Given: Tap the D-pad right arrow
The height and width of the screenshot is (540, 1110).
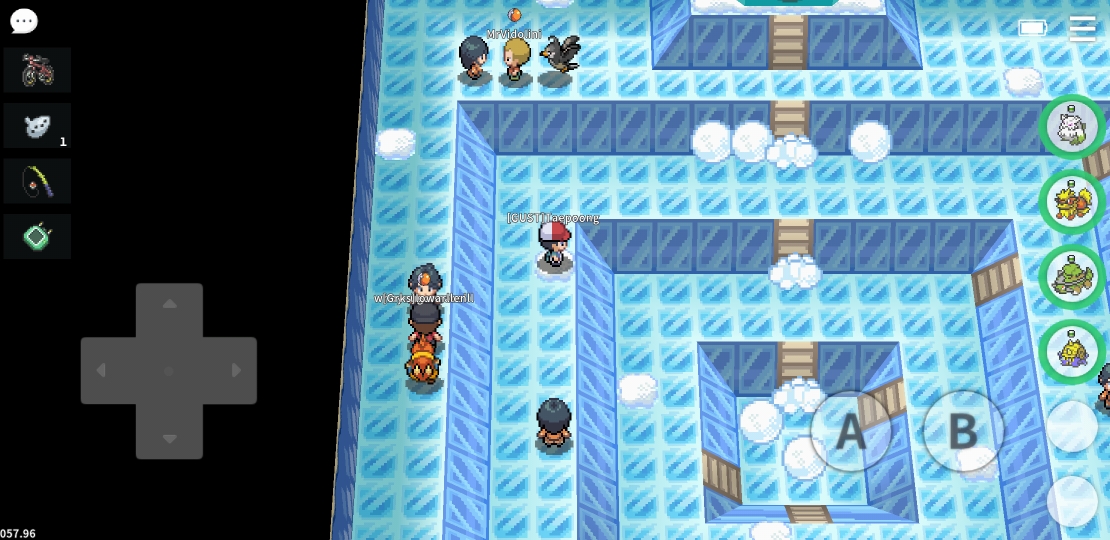Looking at the screenshot, I should [236, 371].
